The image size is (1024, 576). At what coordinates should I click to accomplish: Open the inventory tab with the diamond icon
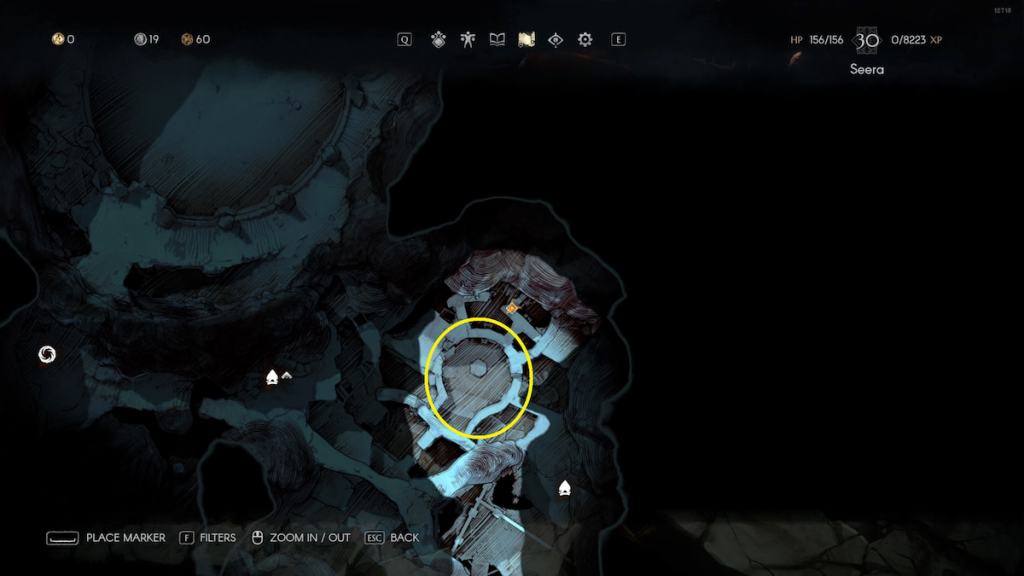click(438, 40)
